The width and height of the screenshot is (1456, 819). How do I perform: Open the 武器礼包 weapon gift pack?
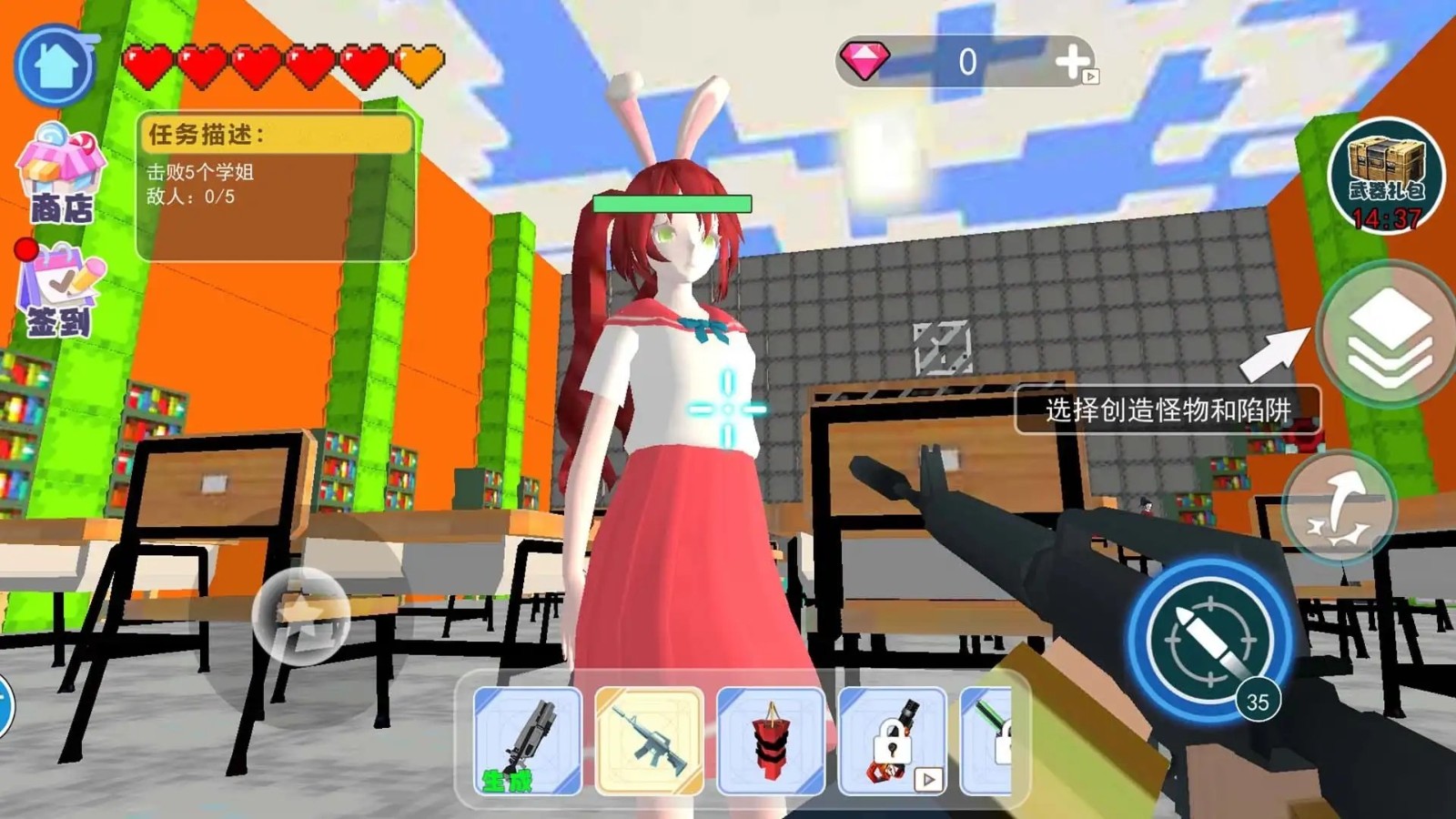click(x=1385, y=177)
